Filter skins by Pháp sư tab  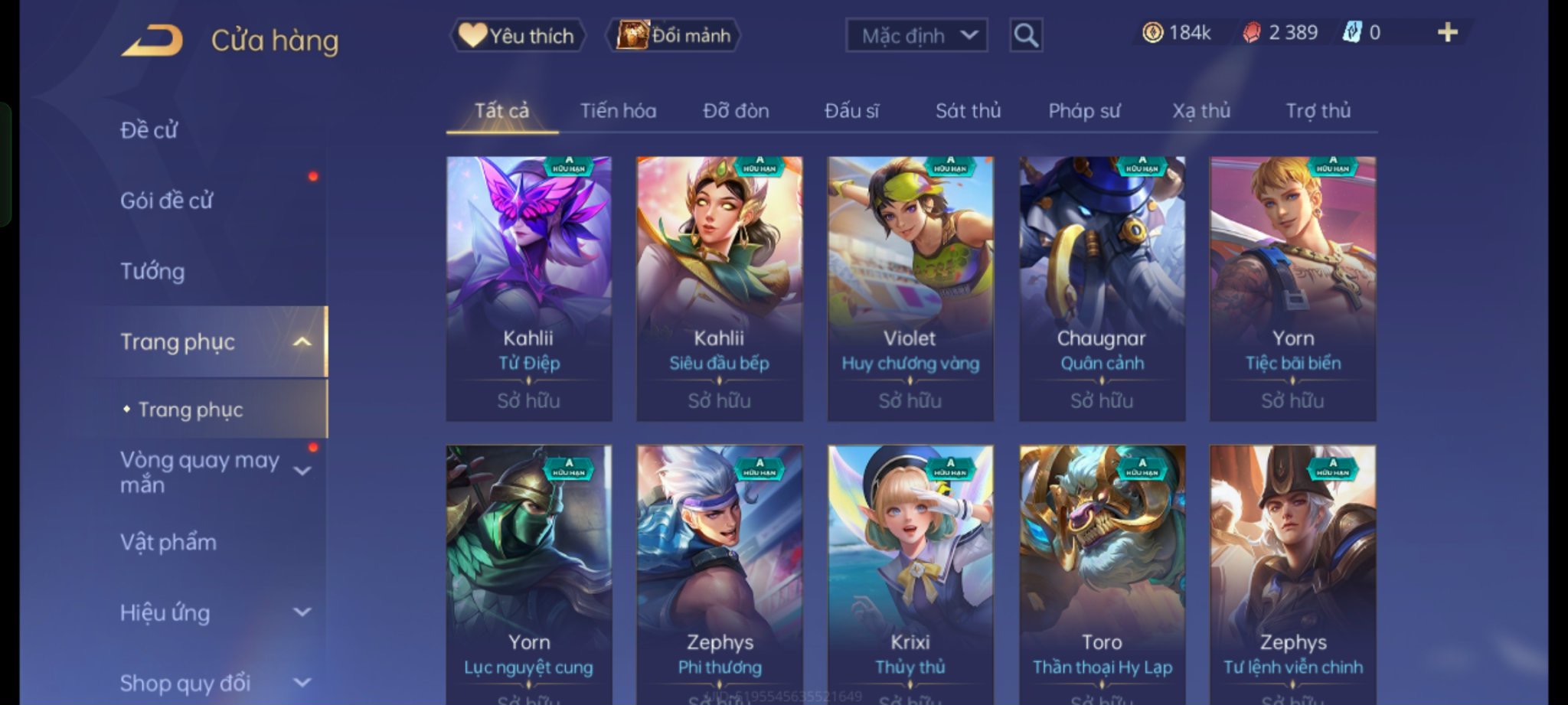point(1084,111)
